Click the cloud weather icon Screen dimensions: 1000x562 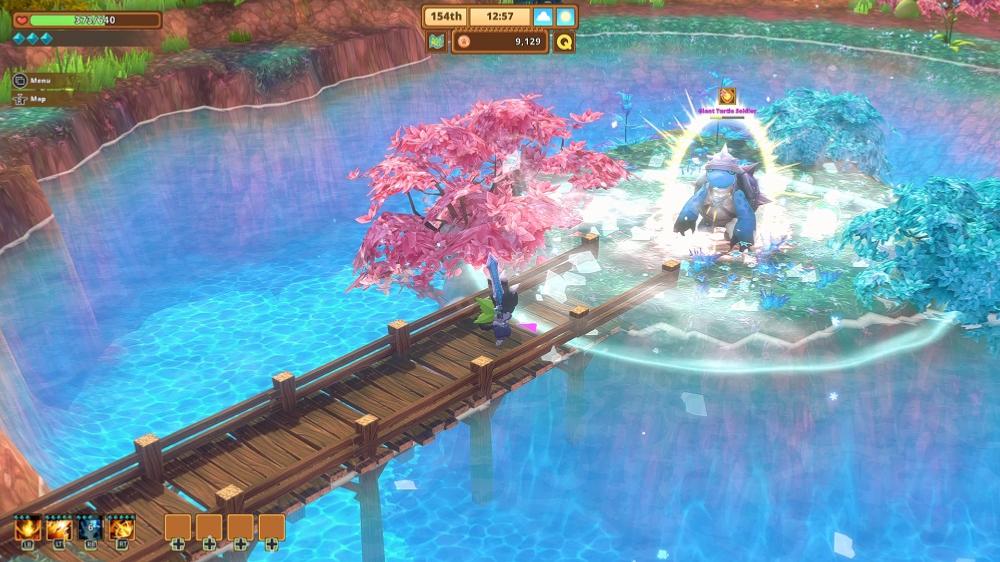pos(543,17)
